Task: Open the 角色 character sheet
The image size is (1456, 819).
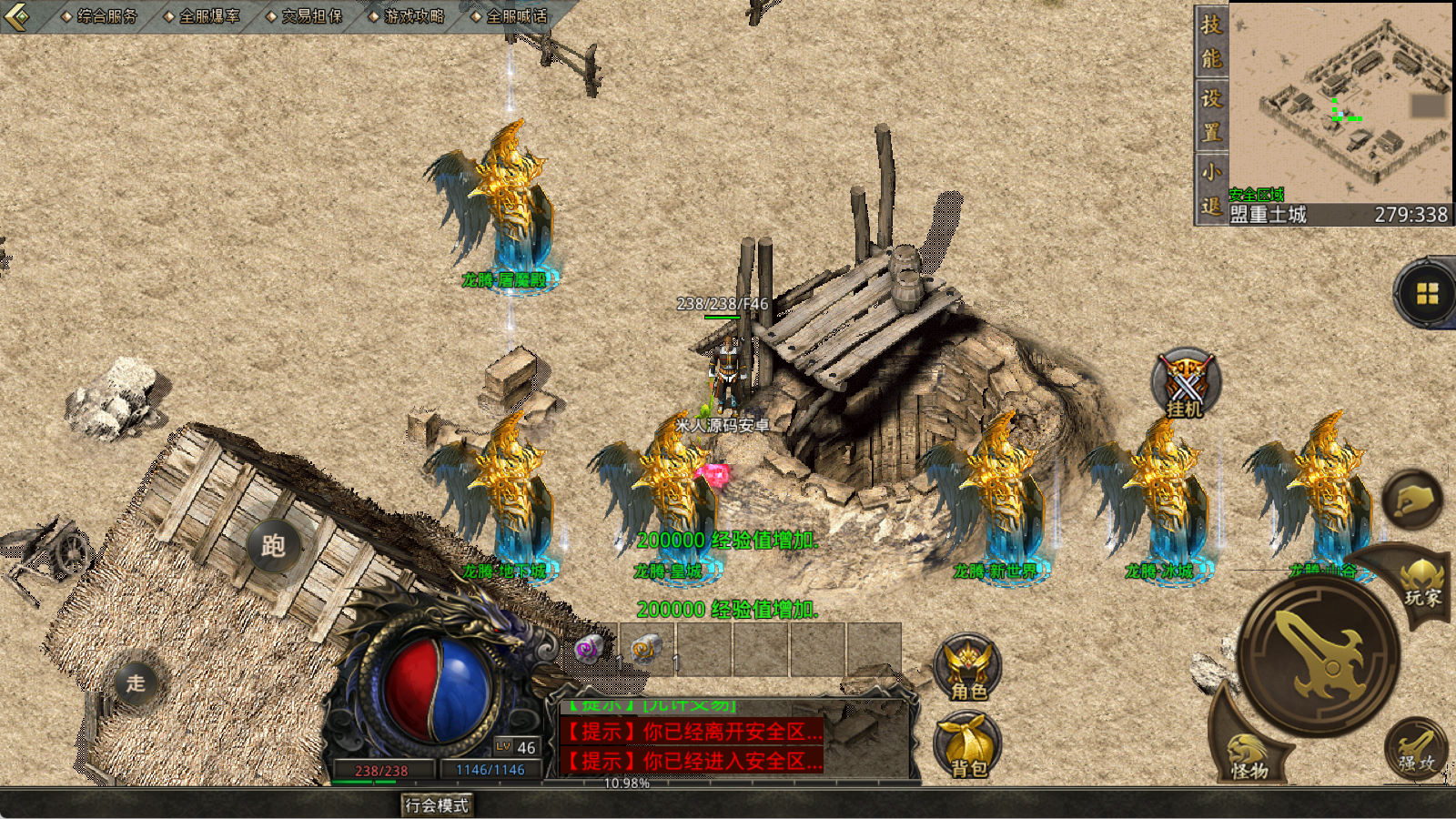Action: click(x=967, y=669)
